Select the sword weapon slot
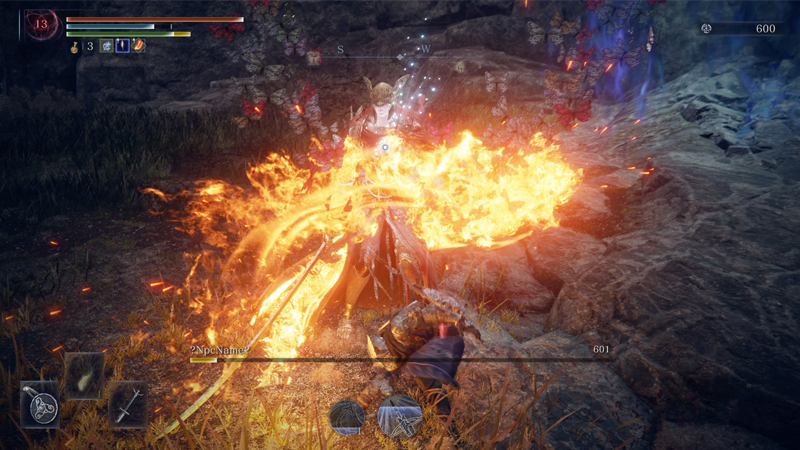 tap(128, 406)
